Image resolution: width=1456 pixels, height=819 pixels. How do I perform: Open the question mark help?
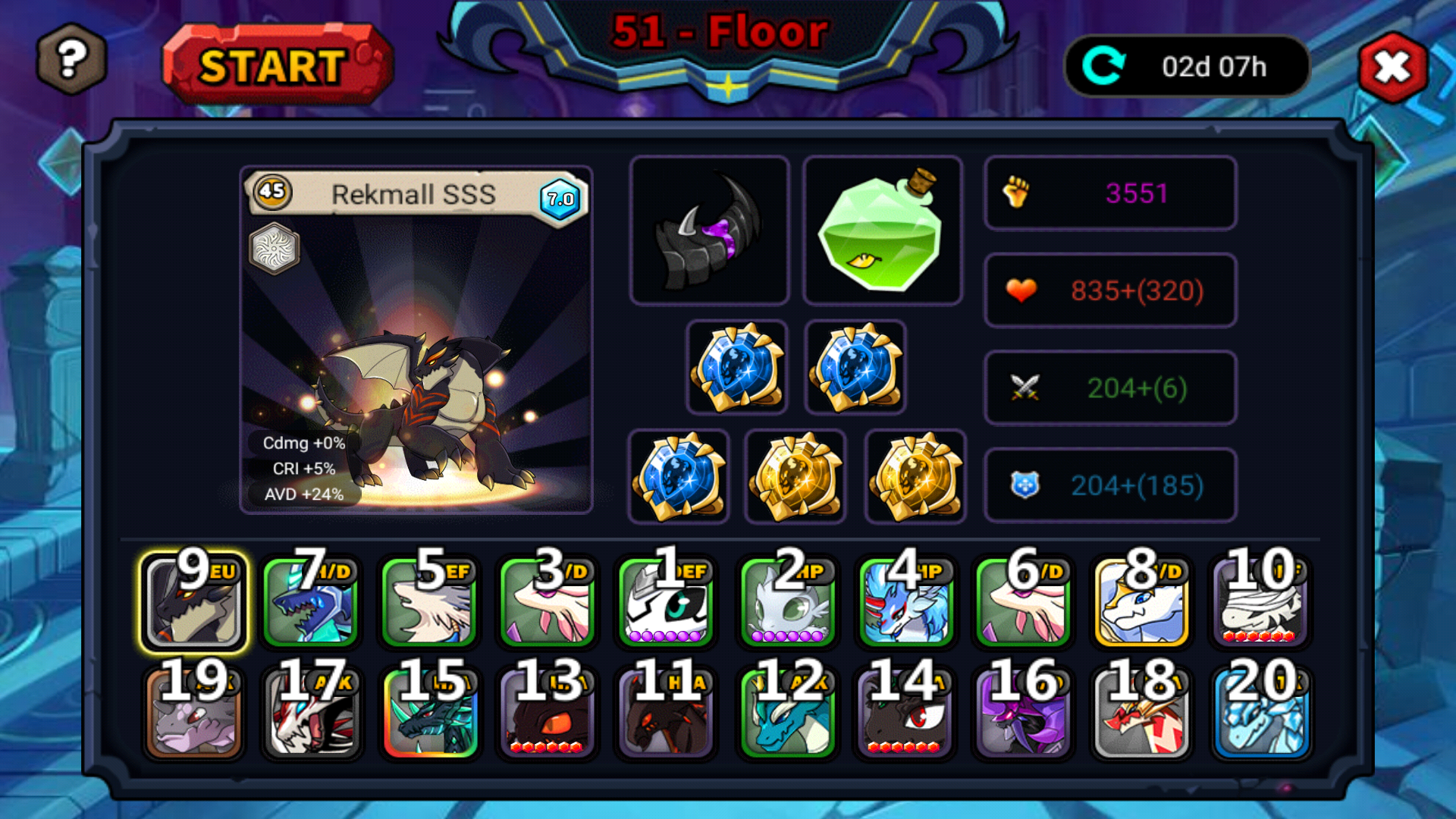coord(71,59)
